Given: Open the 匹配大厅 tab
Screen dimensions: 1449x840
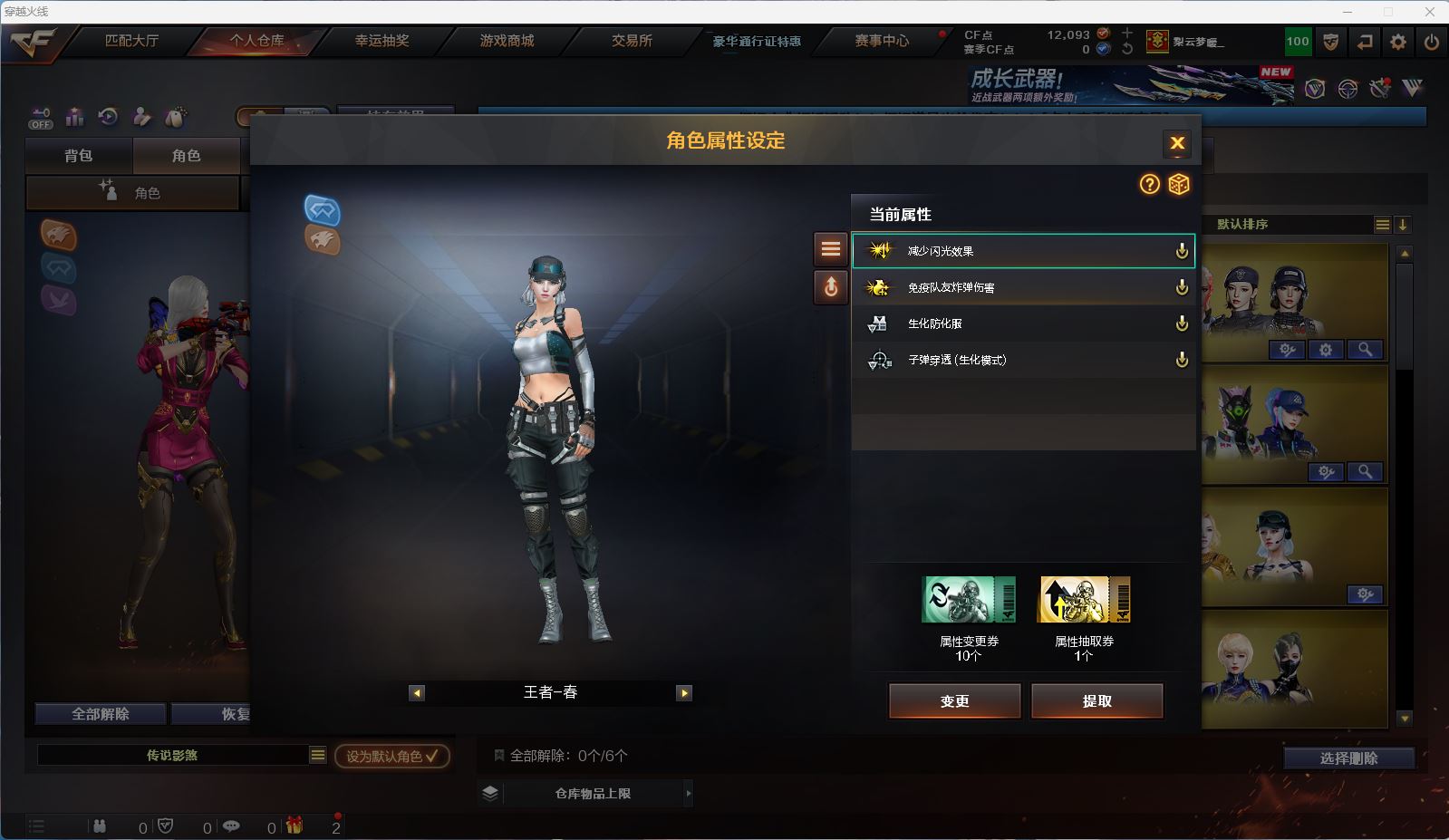Looking at the screenshot, I should (x=131, y=41).
